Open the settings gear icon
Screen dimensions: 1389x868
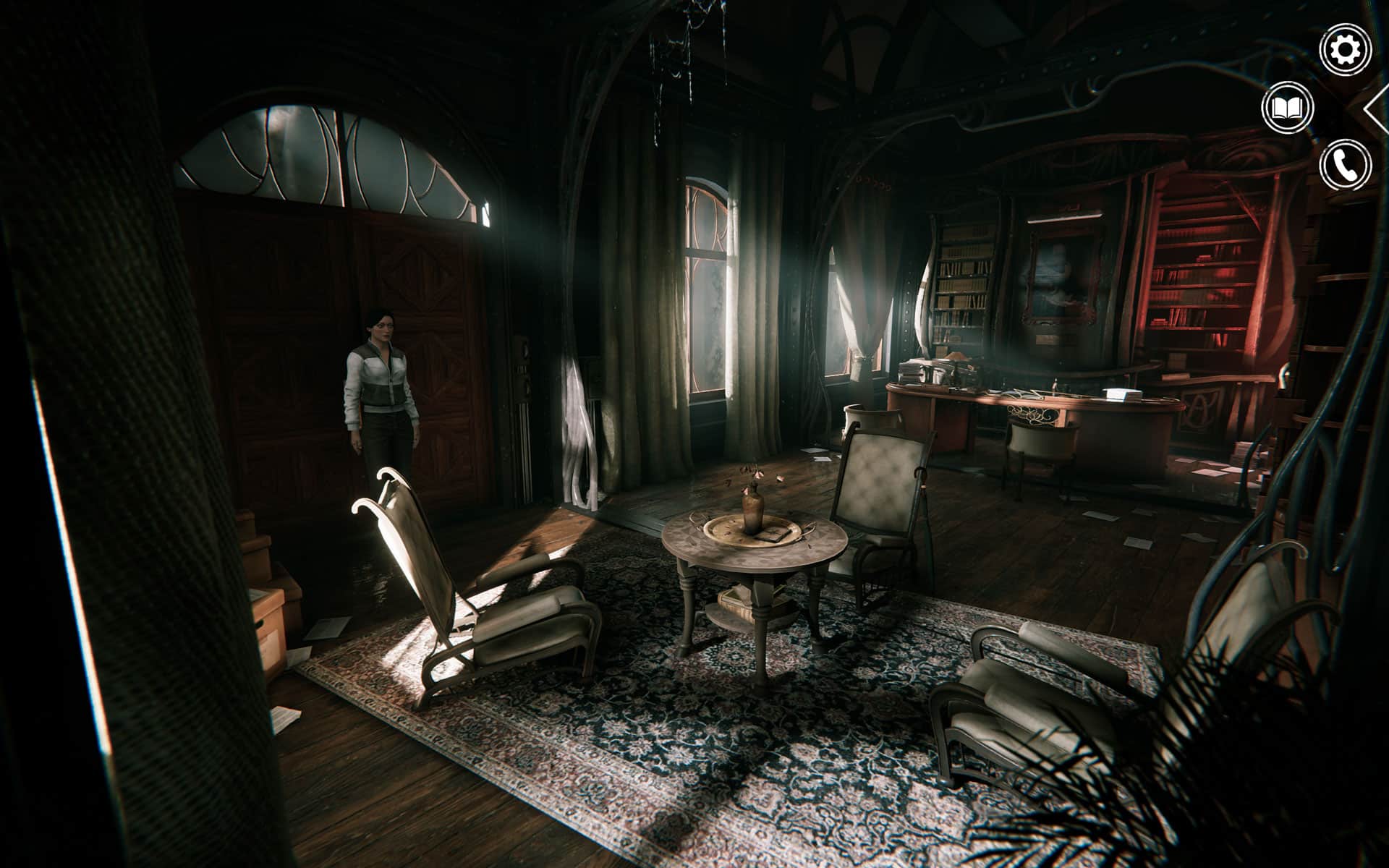click(1345, 50)
